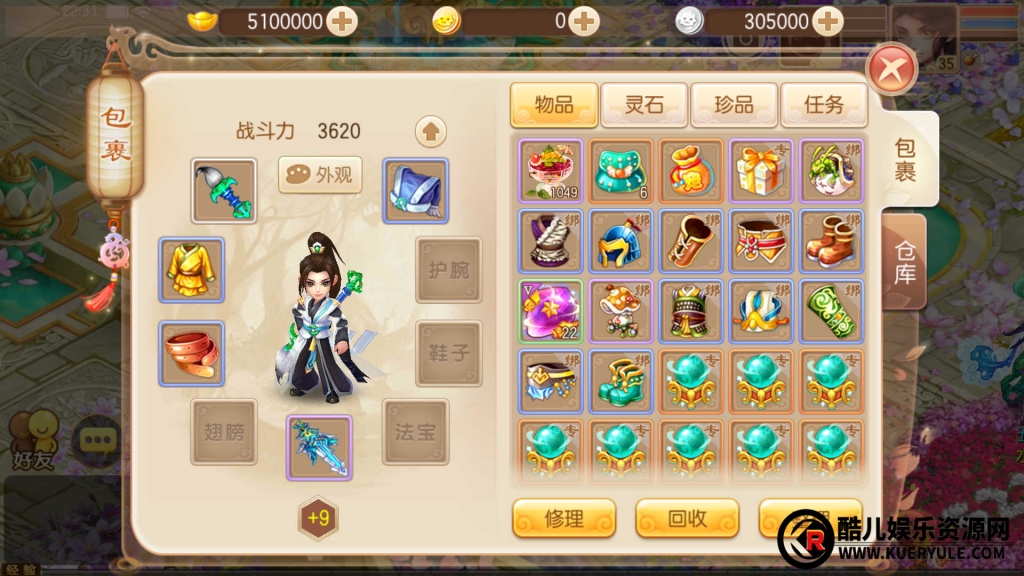1024x576 pixels.
Task: Select the blue helmet item in bag
Action: pos(621,241)
